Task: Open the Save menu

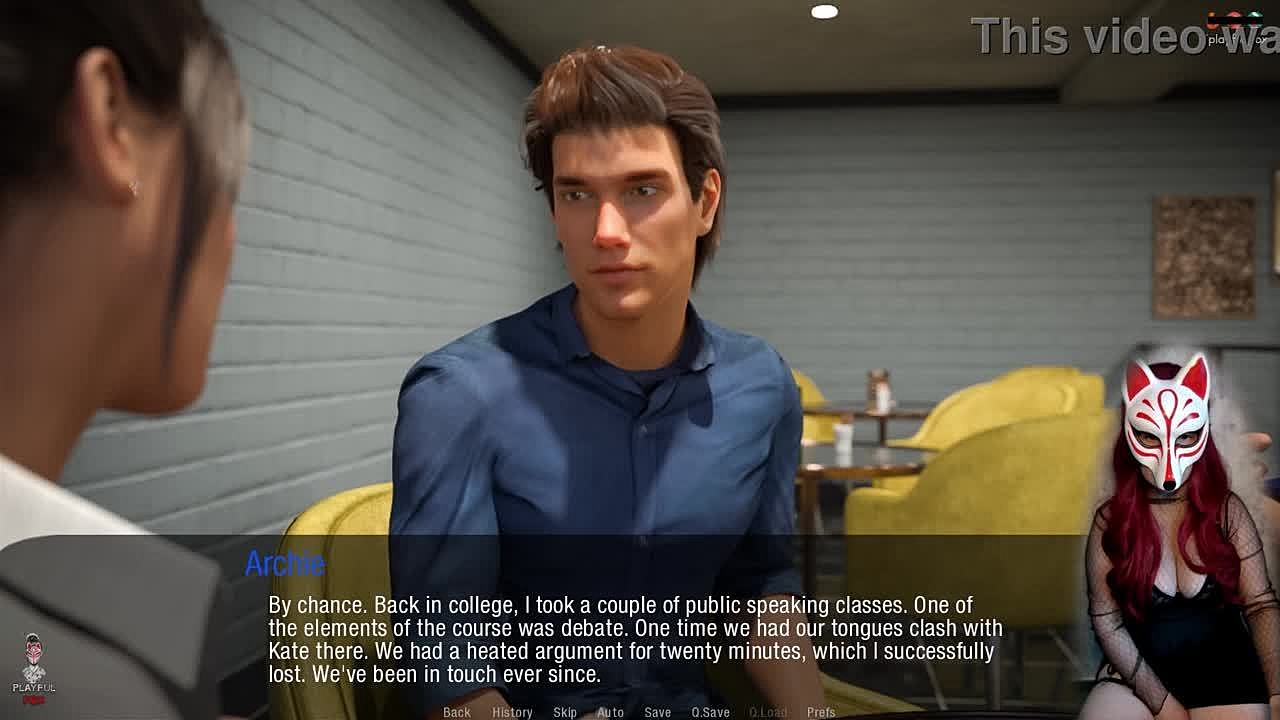Action: coord(657,712)
